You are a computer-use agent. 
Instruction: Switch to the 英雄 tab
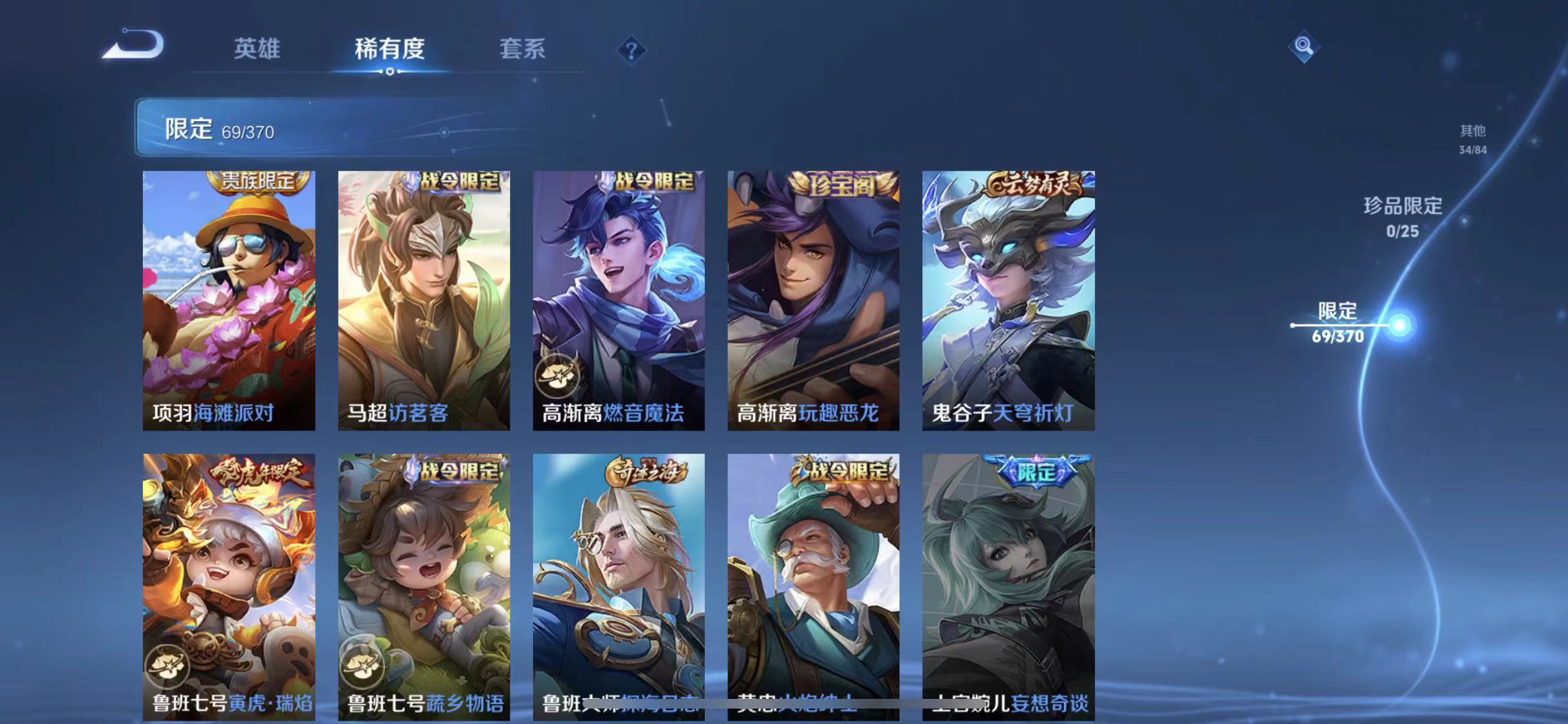coord(256,48)
